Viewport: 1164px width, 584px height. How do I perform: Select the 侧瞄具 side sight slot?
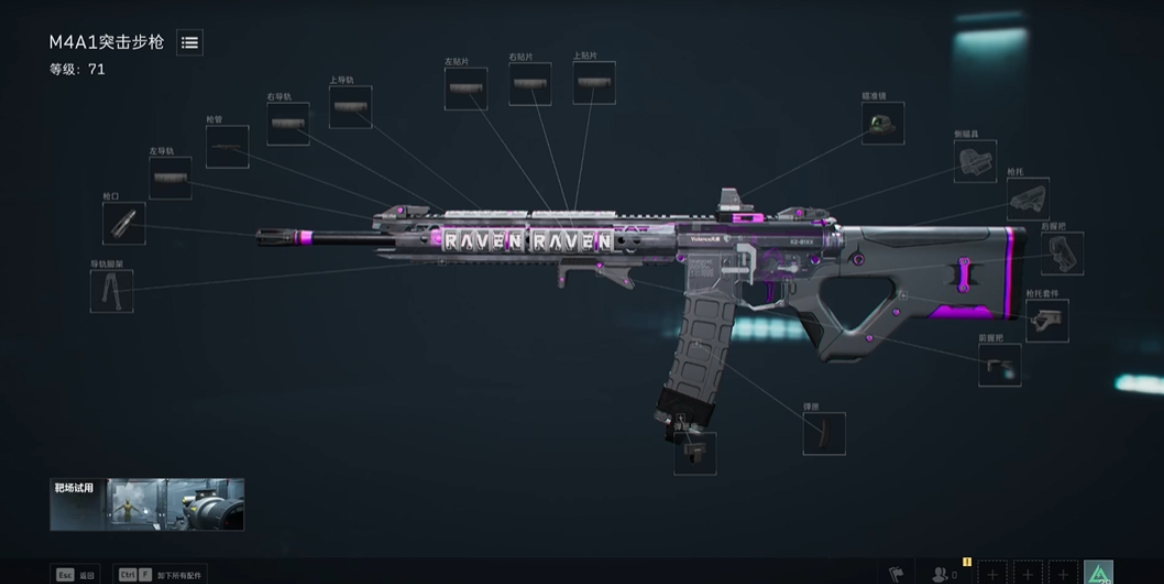click(974, 160)
